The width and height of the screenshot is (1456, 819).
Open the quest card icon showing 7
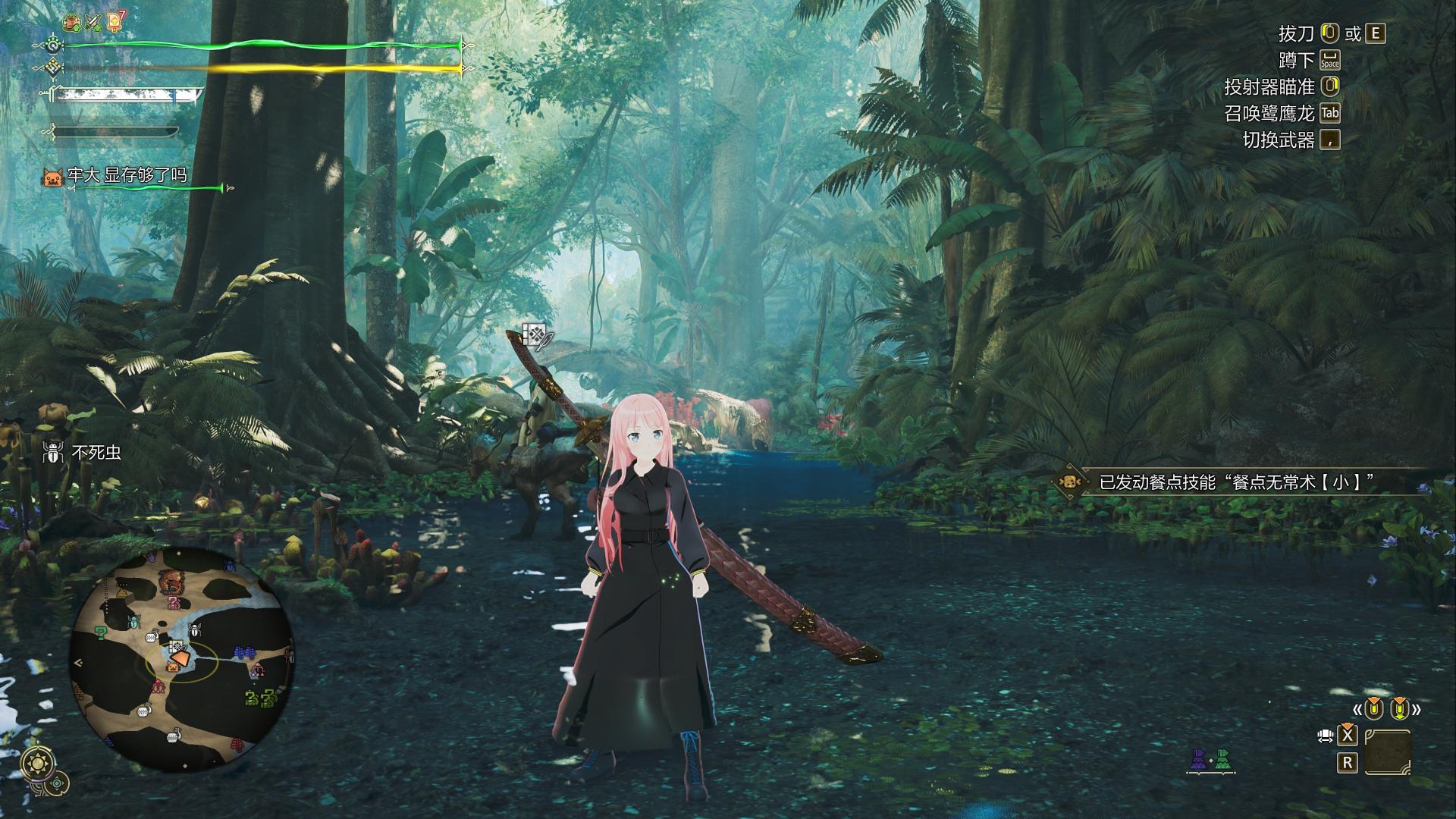click(115, 22)
